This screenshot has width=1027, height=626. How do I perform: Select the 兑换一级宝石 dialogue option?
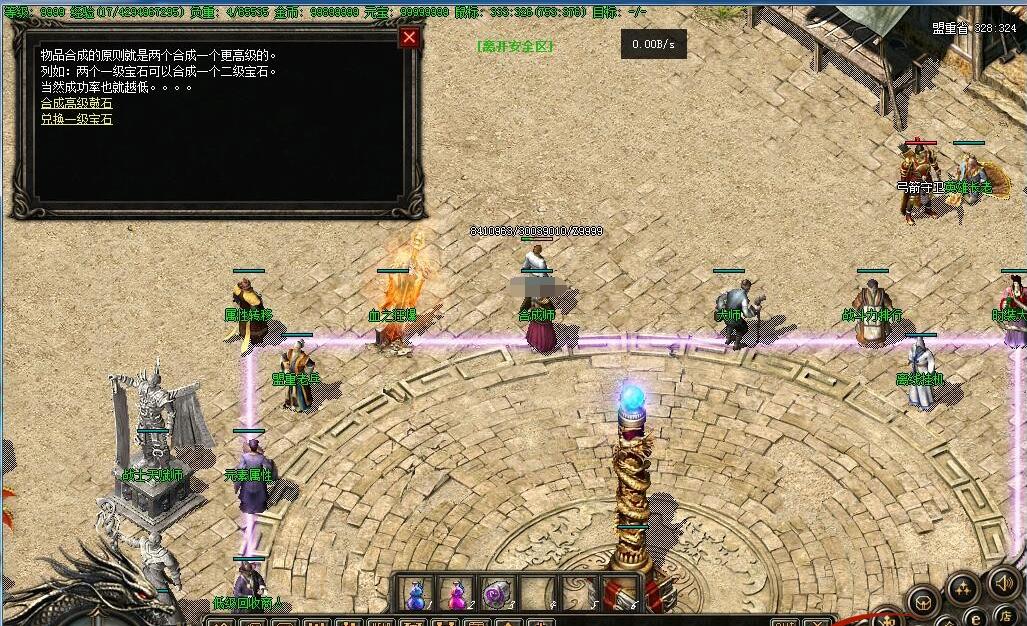(x=76, y=119)
